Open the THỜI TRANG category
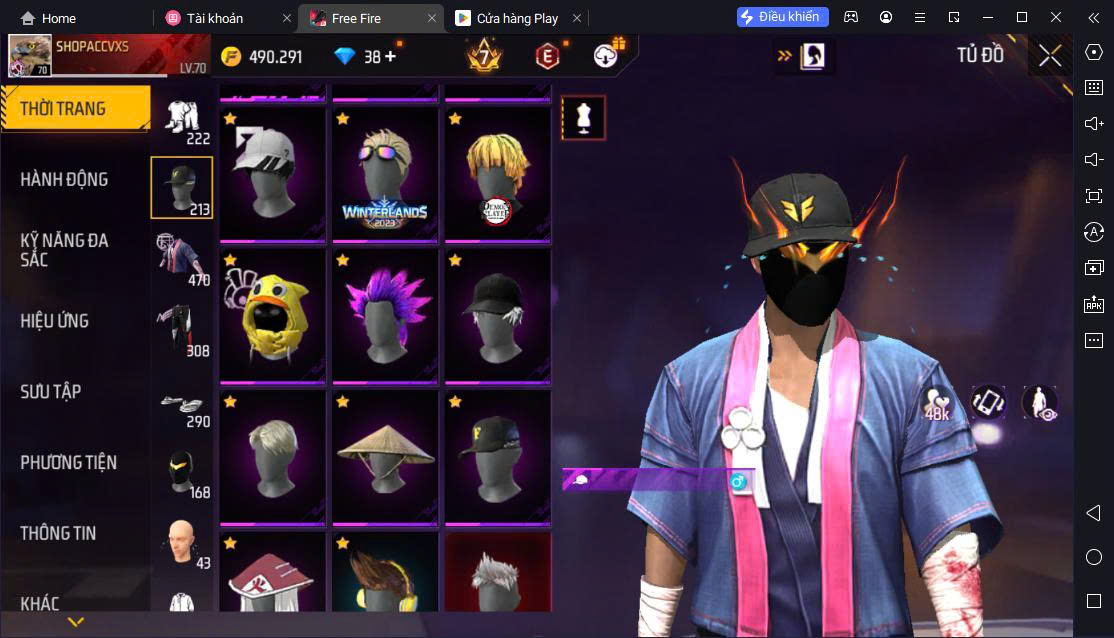 click(x=75, y=109)
